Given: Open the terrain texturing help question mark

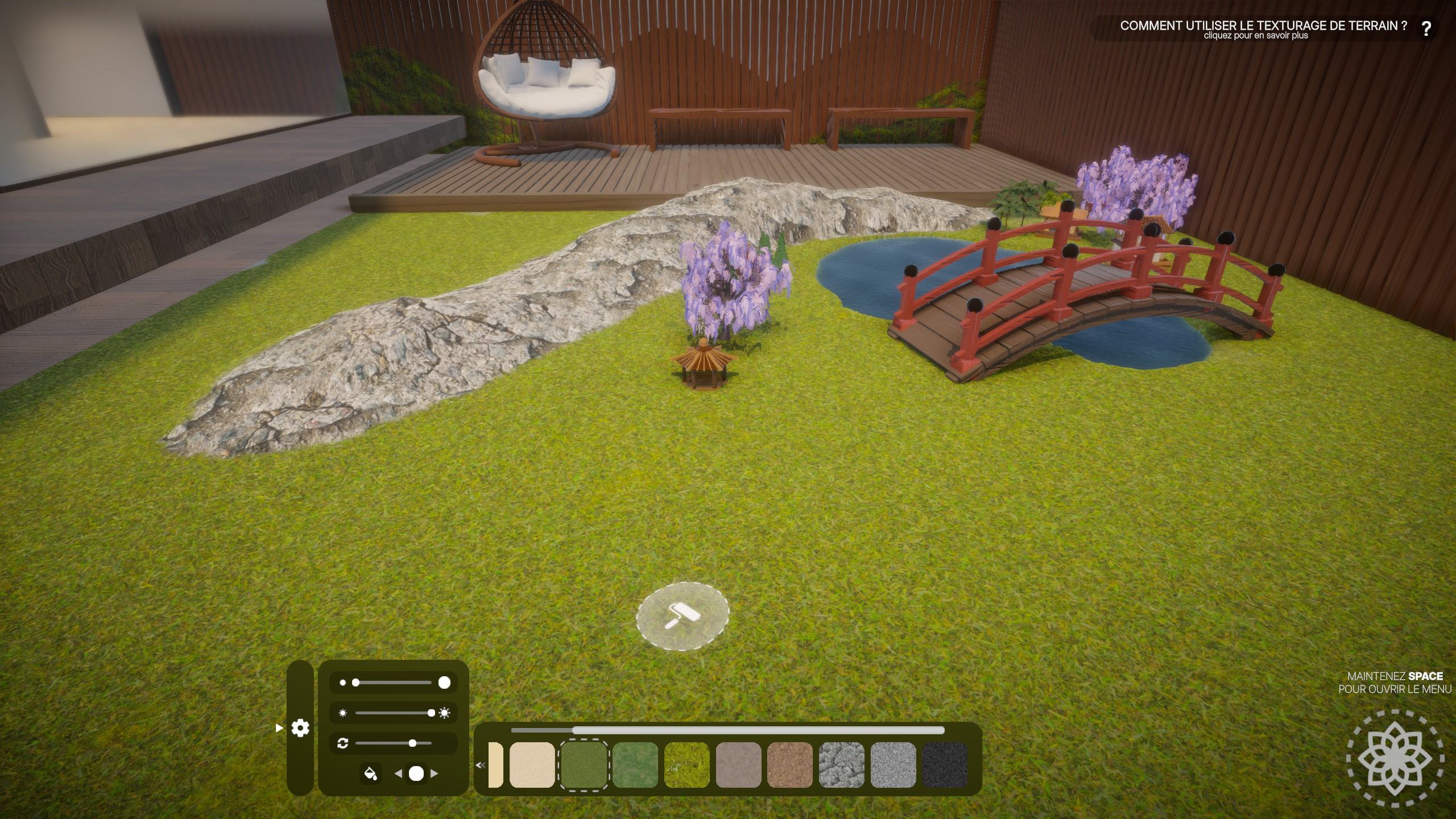Looking at the screenshot, I should pyautogui.click(x=1426, y=29).
